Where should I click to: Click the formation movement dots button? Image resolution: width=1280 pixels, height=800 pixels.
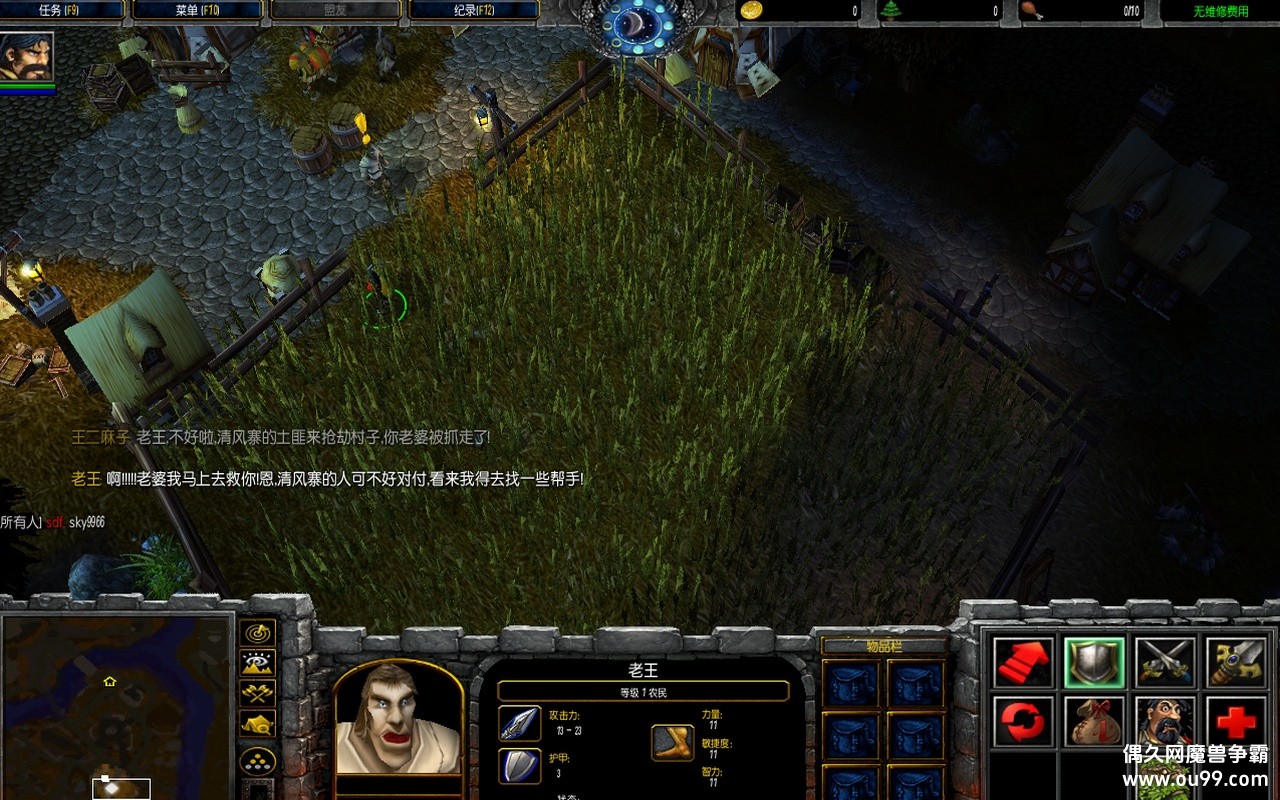(x=258, y=762)
